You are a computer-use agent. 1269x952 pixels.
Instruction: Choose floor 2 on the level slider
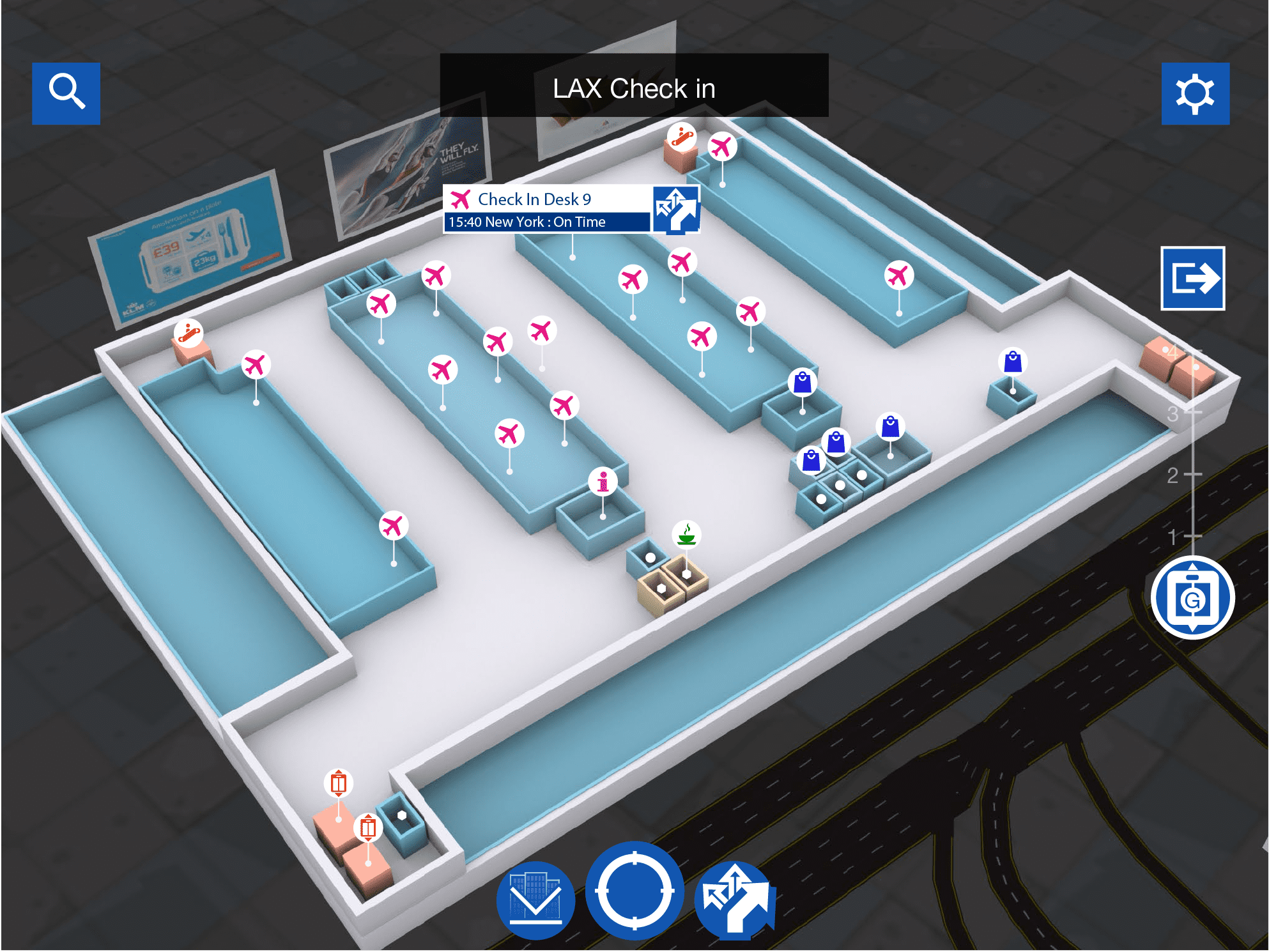click(1182, 475)
